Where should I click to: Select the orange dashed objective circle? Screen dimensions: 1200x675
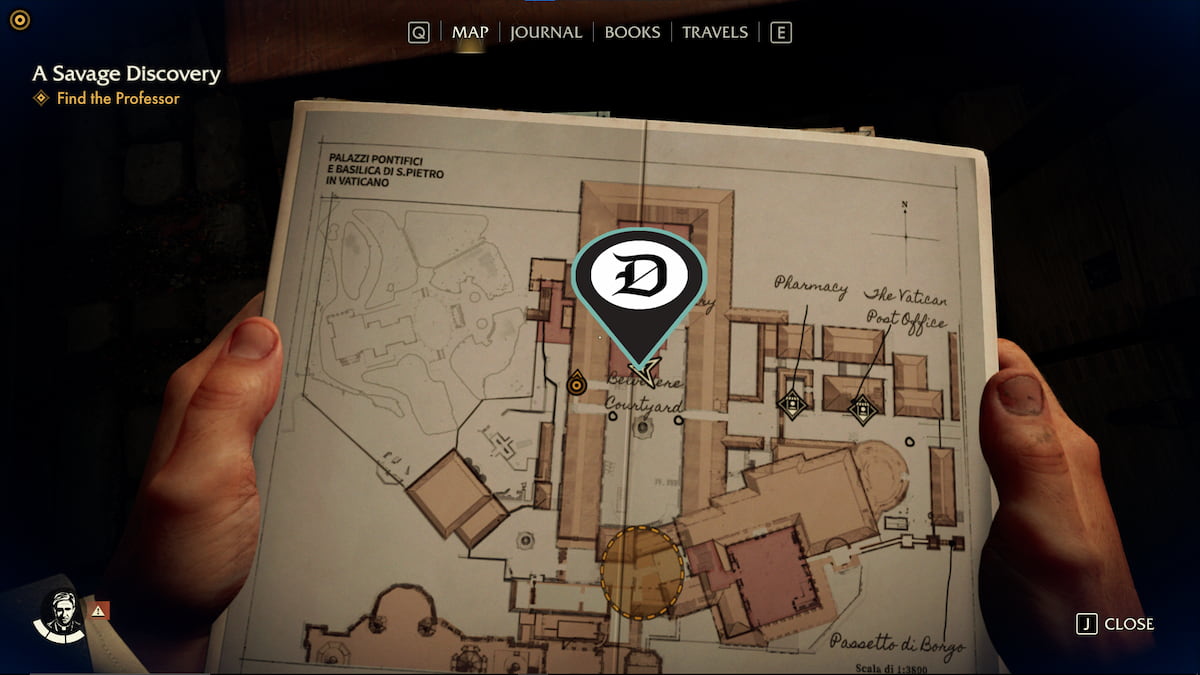click(x=642, y=573)
